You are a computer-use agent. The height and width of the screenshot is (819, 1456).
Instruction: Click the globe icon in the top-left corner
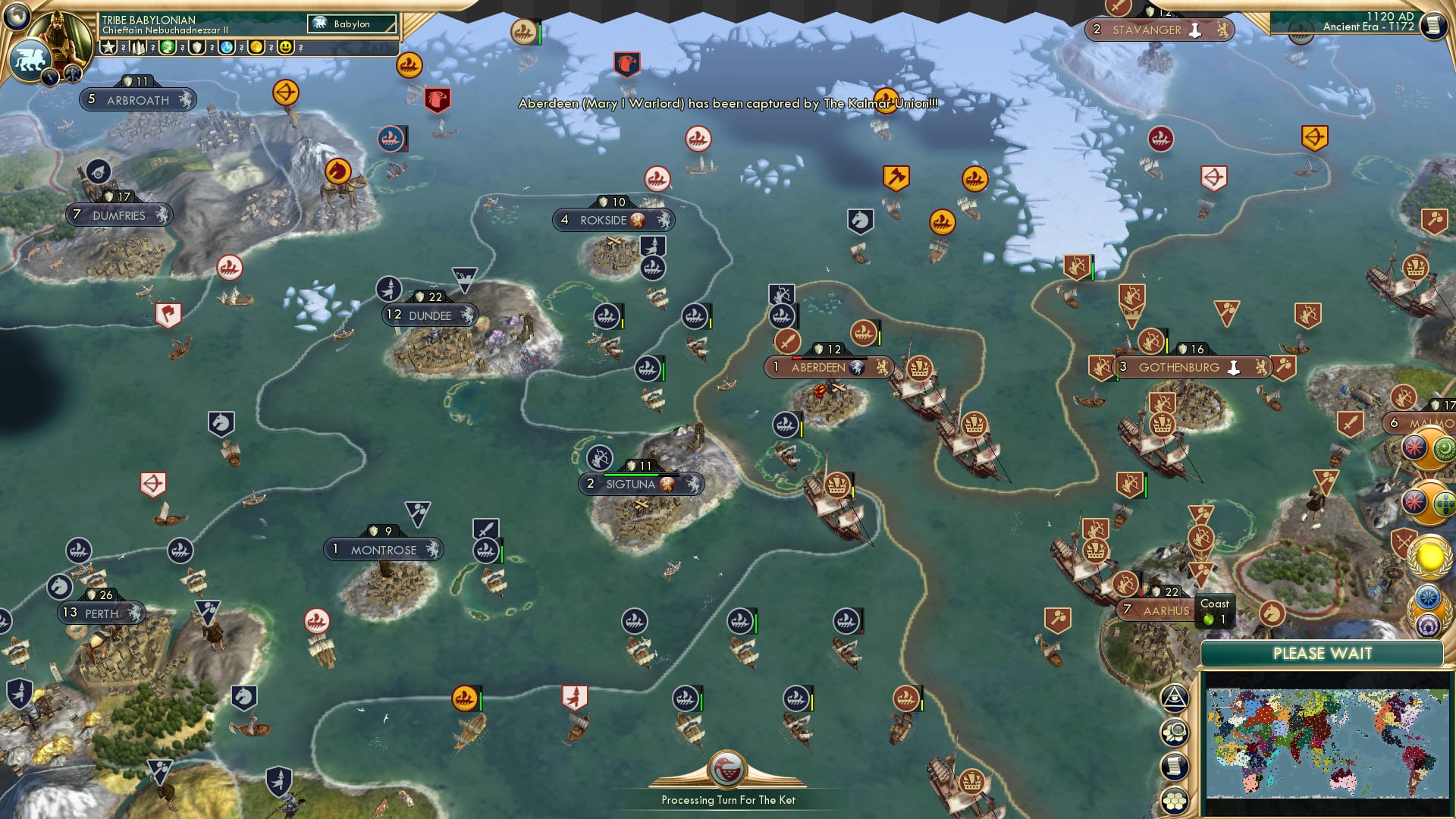coord(17,17)
